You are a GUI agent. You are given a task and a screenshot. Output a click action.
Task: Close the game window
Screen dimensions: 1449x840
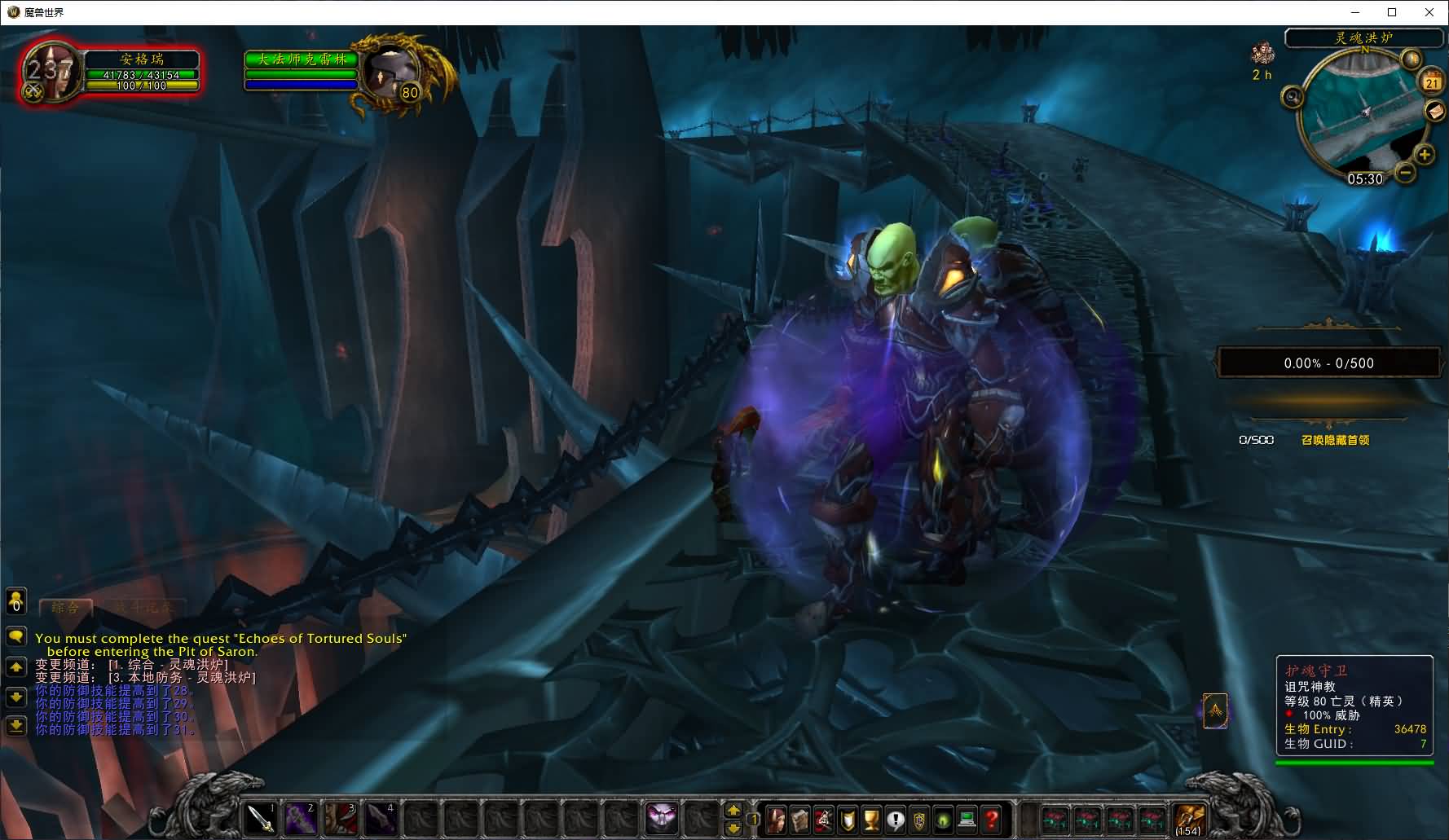[x=1429, y=12]
